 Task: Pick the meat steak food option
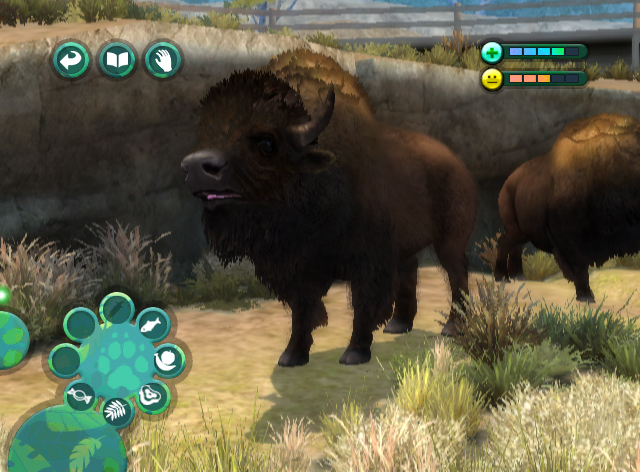click(x=152, y=396)
